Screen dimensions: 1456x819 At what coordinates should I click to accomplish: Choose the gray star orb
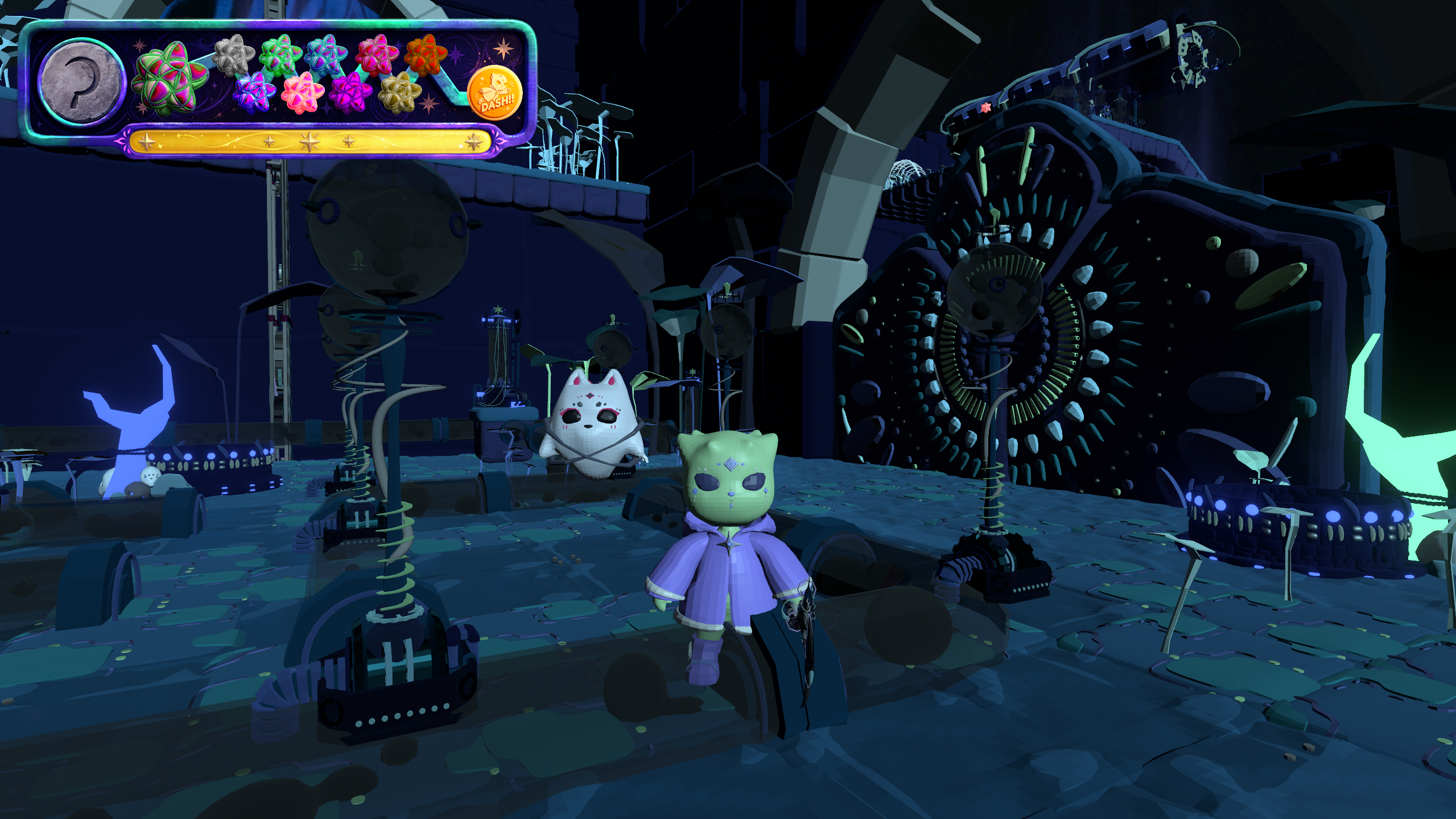[233, 55]
